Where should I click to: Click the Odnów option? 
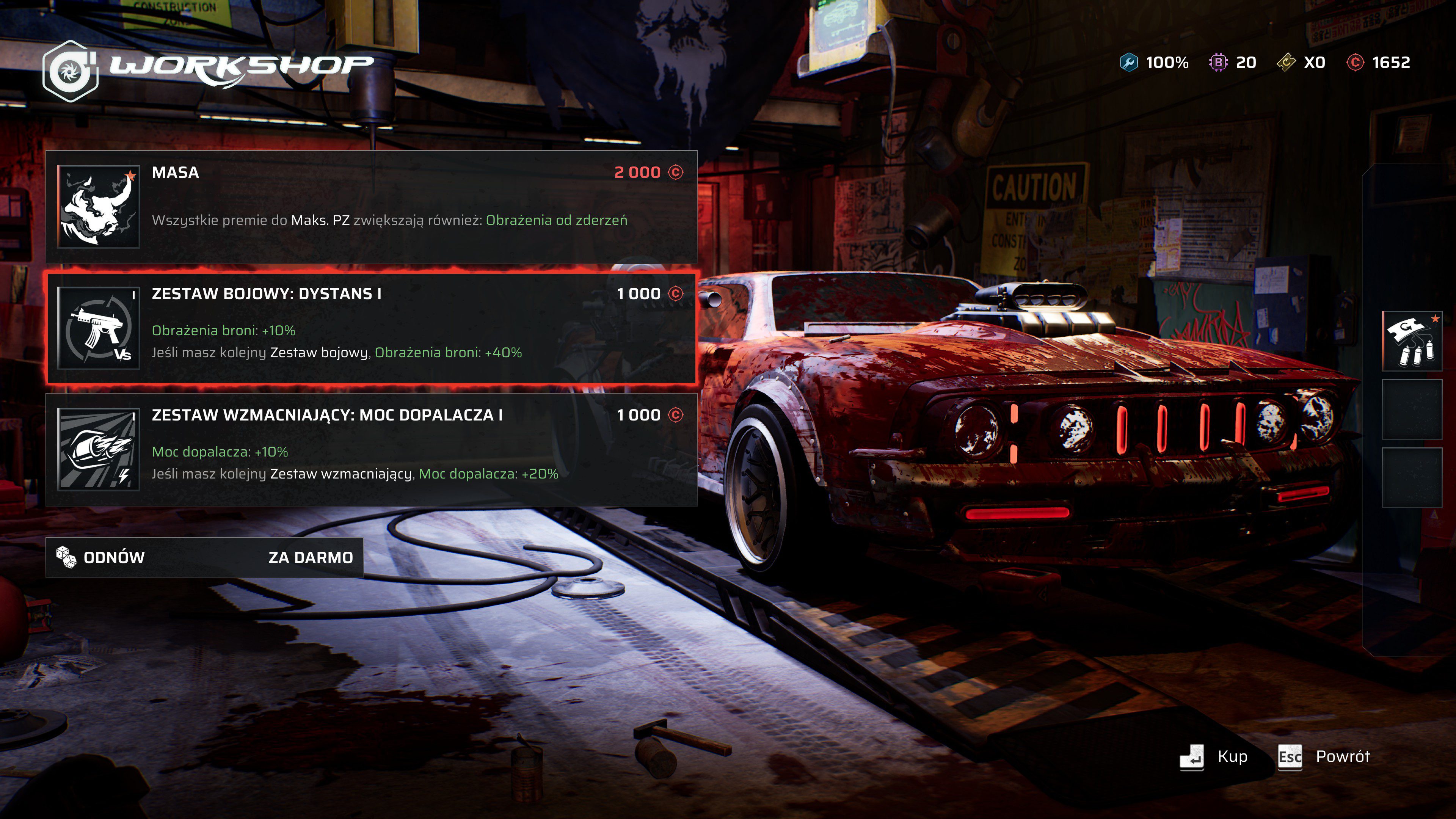pyautogui.click(x=113, y=557)
